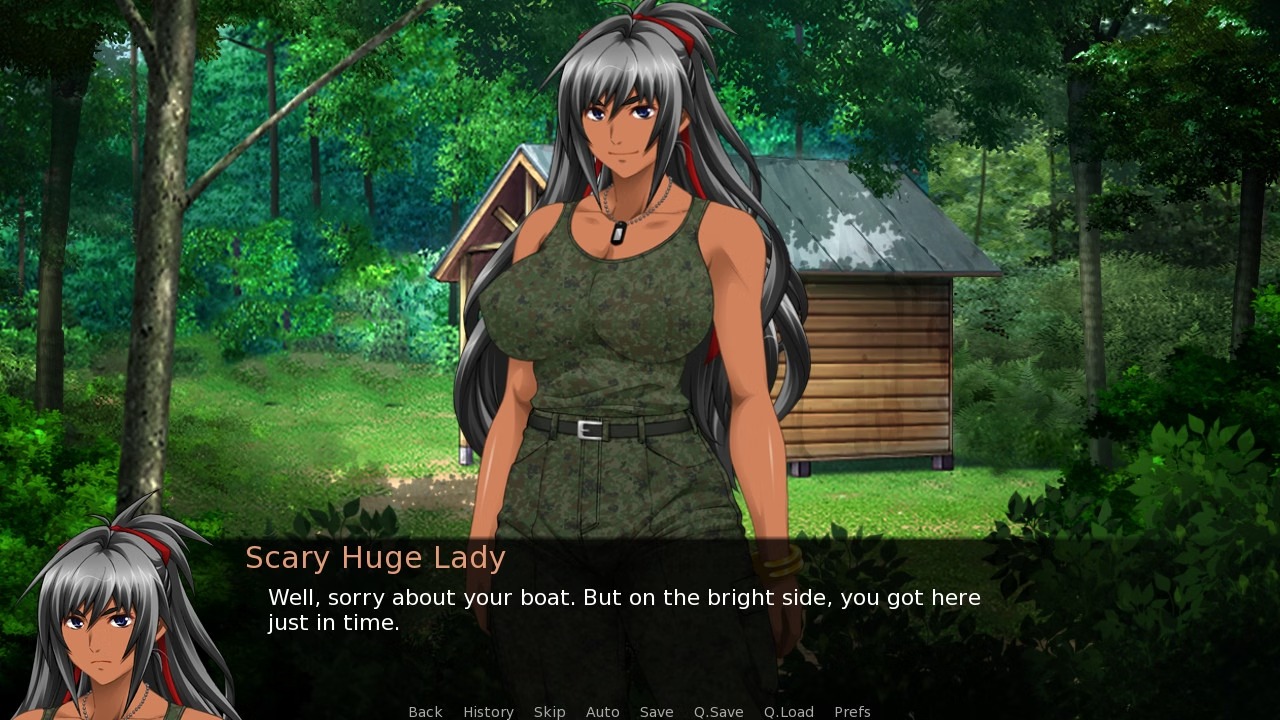
Task: Open the dialogue History log
Action: tap(488, 712)
